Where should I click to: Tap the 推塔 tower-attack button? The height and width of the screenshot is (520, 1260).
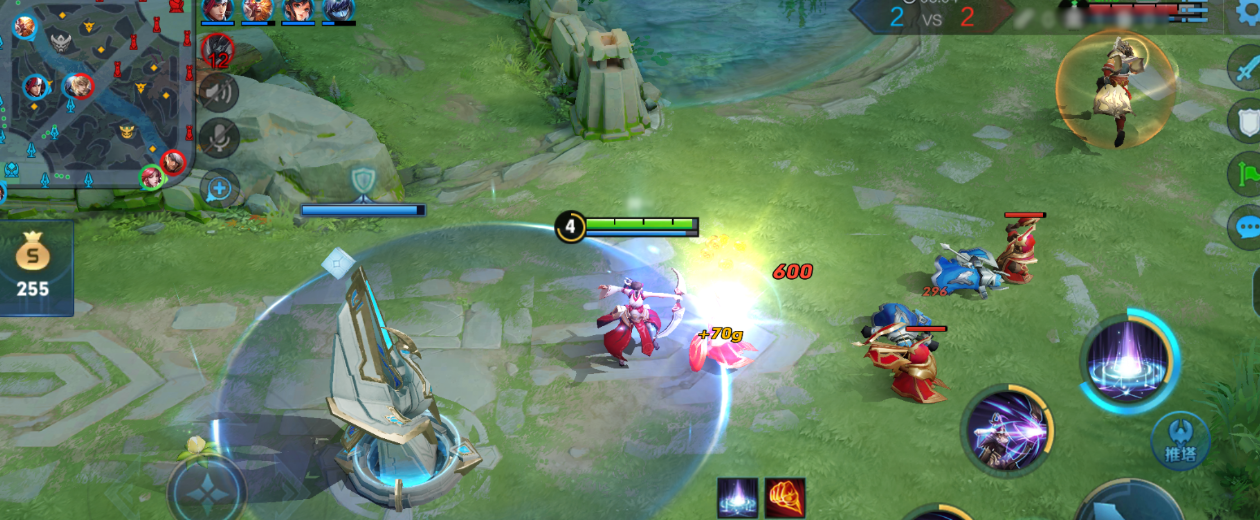[x=1180, y=440]
